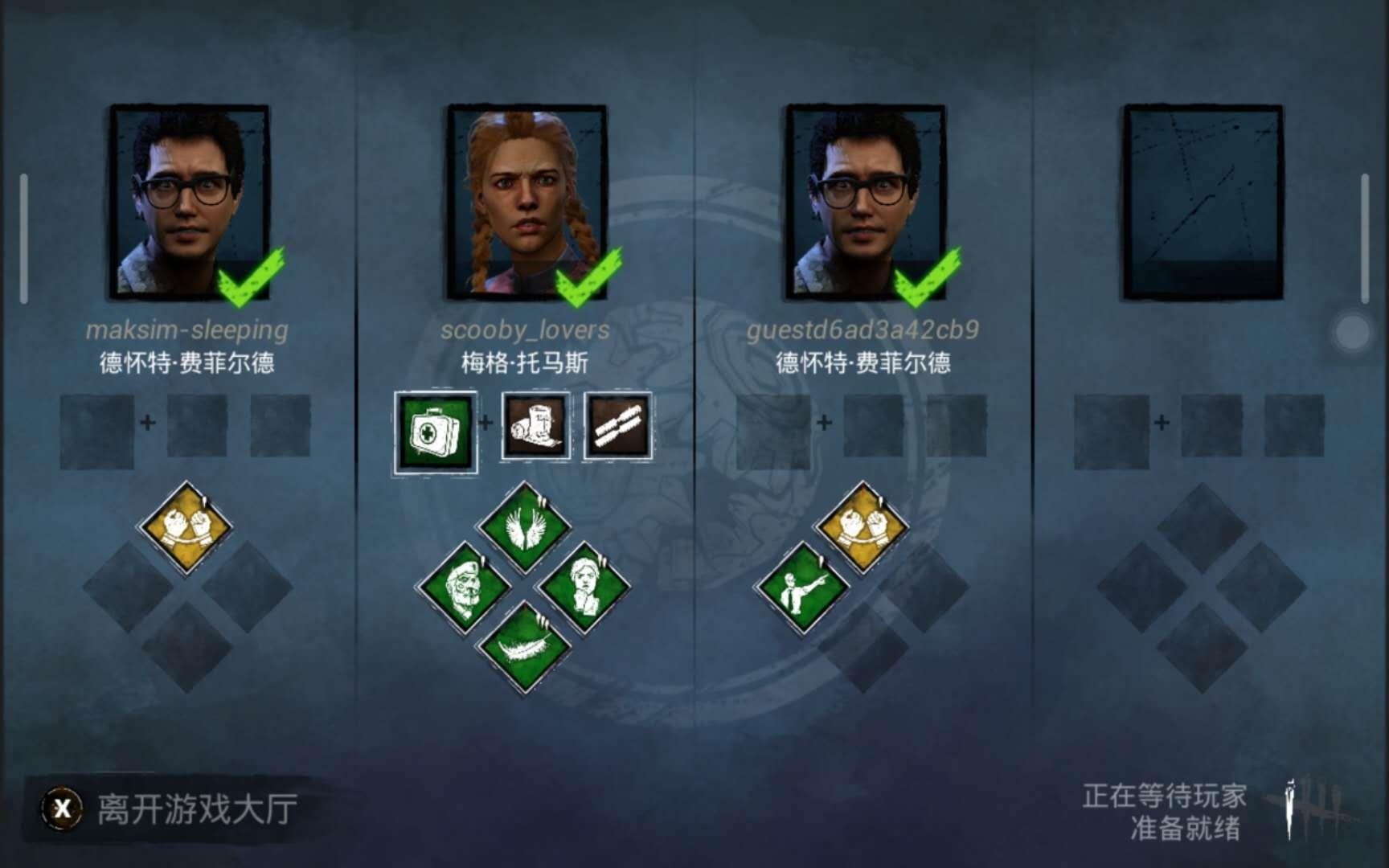Inspect the gauze roll add-on icon
The height and width of the screenshot is (868, 1389).
[x=536, y=426]
